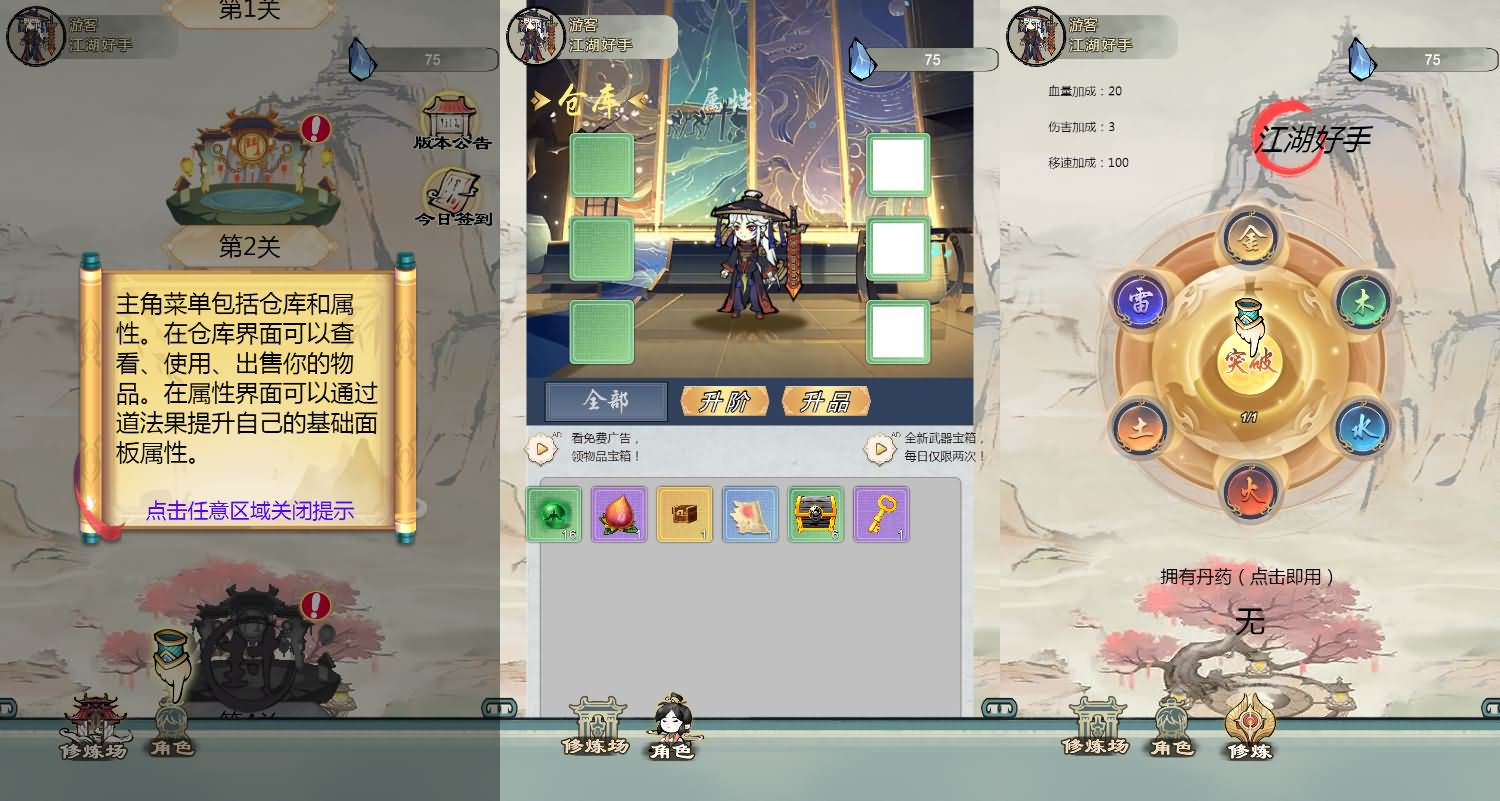Play the ad for the item chest reward
This screenshot has height=801, width=1500.
click(x=540, y=448)
